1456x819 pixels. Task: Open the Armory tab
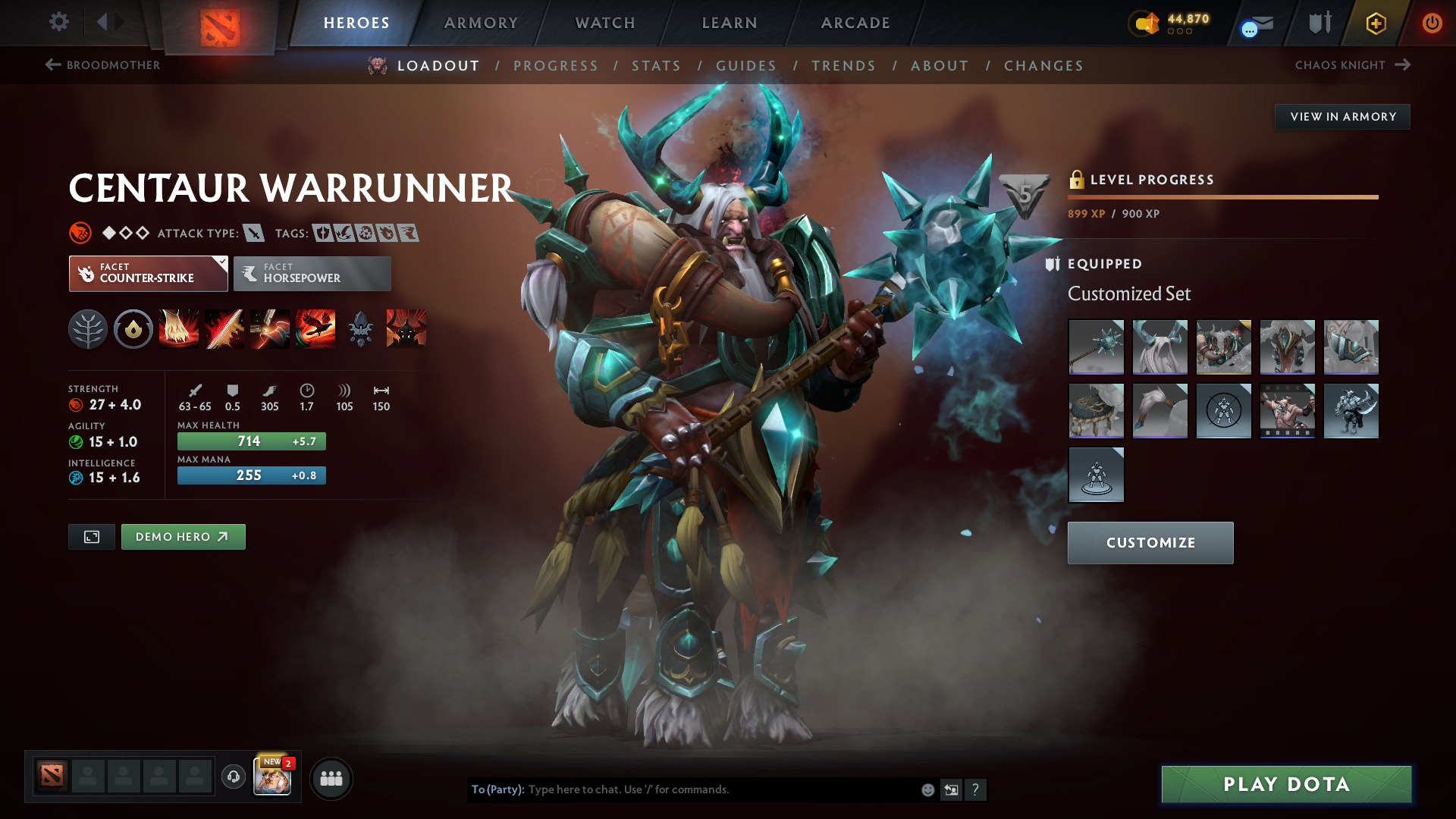click(481, 23)
